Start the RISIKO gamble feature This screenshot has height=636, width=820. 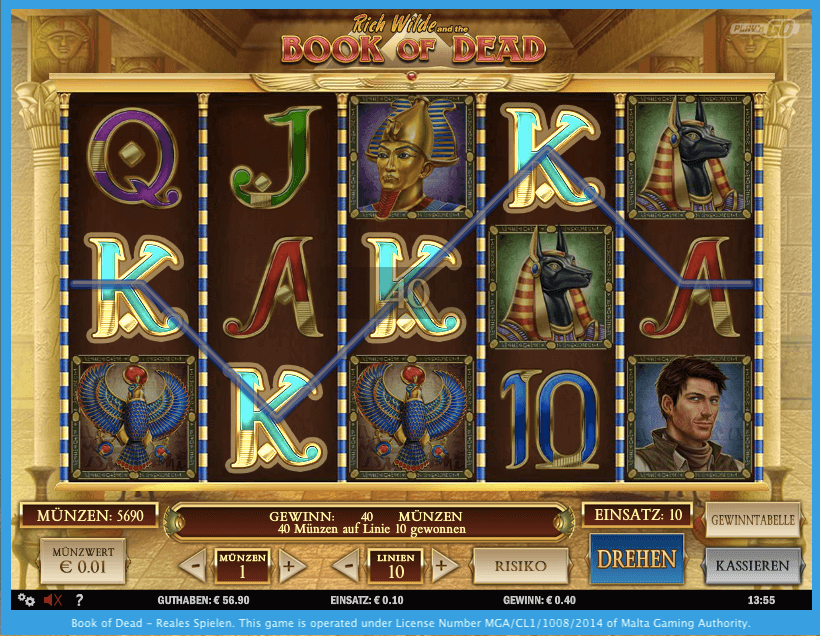click(520, 565)
